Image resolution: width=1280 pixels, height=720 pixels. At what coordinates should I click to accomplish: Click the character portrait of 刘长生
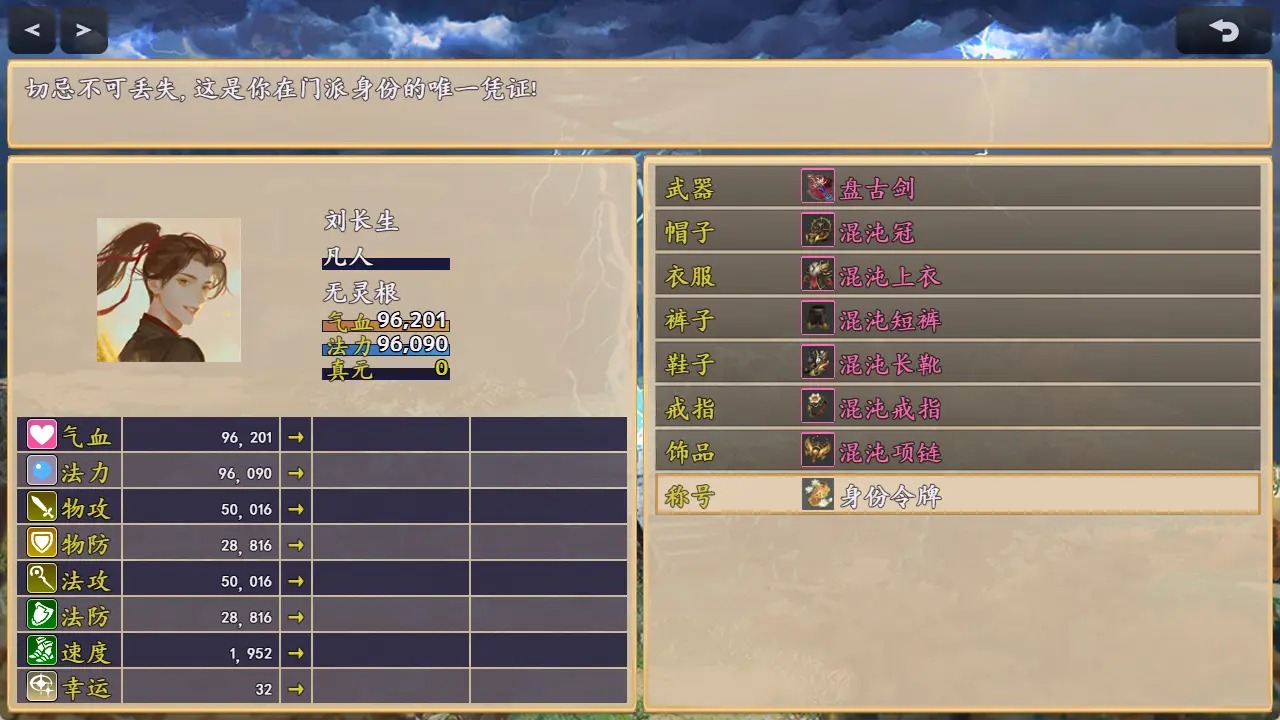click(x=168, y=289)
